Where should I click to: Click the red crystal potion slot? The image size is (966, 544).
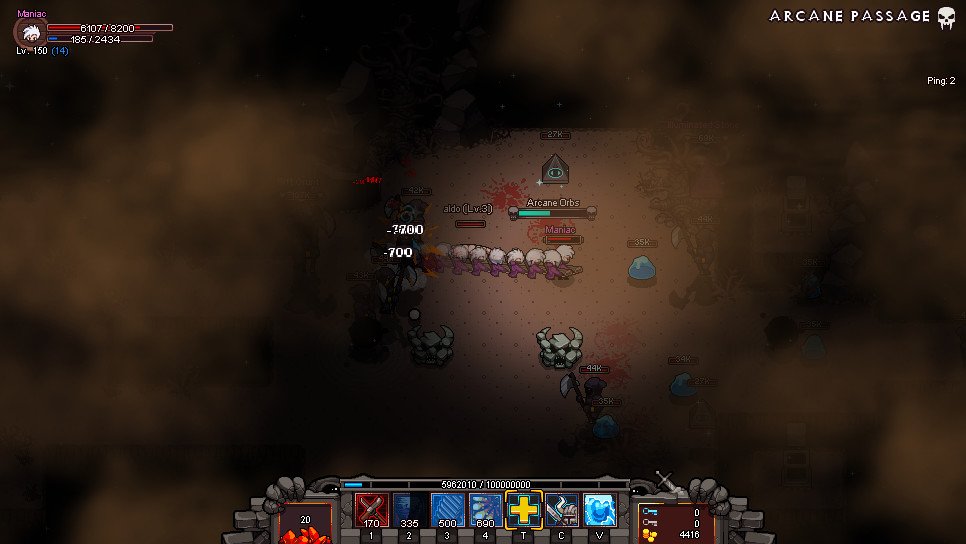[305, 524]
